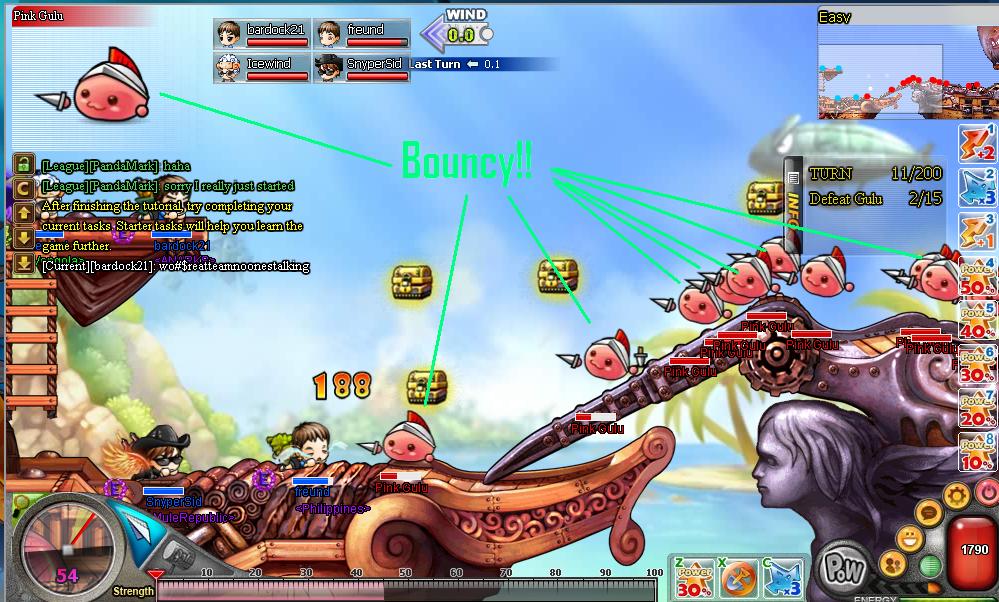Use the Z slot Power 30% item
This screenshot has height=602, width=999.
693,578
